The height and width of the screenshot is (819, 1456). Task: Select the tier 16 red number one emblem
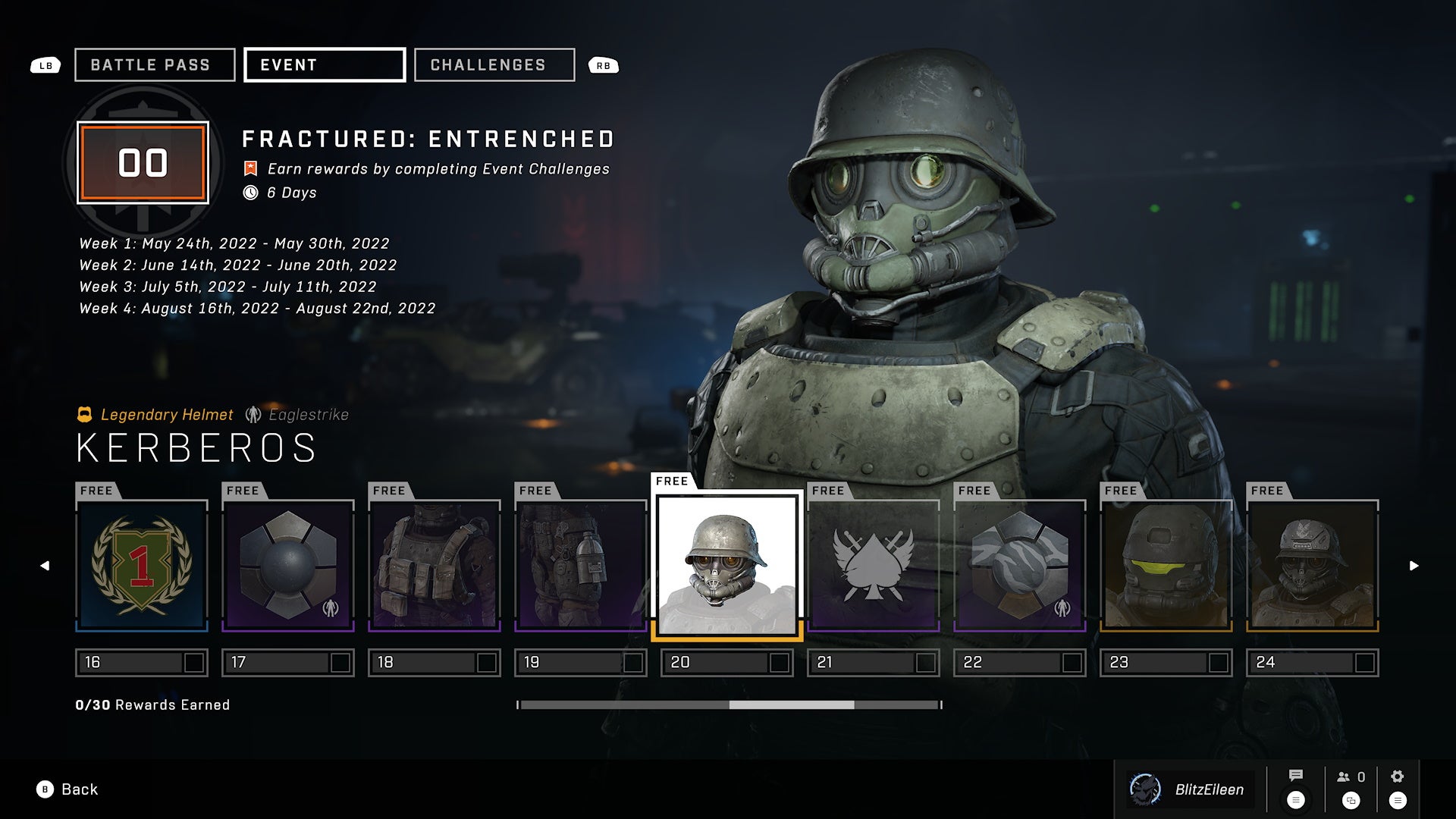(142, 565)
